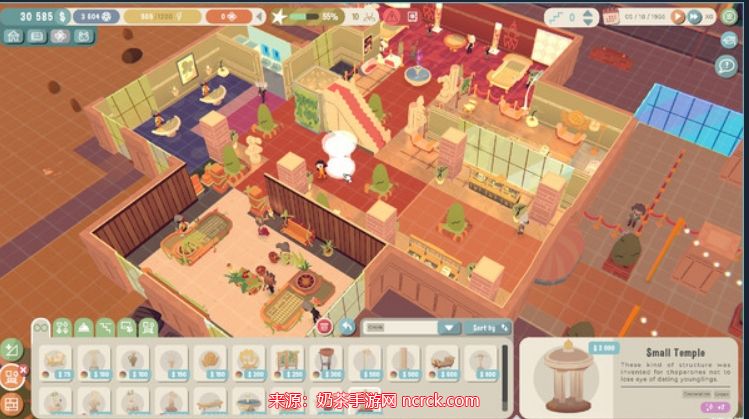The height and width of the screenshot is (419, 749).
Task: Click the blue undo arrow button
Action: (x=347, y=327)
